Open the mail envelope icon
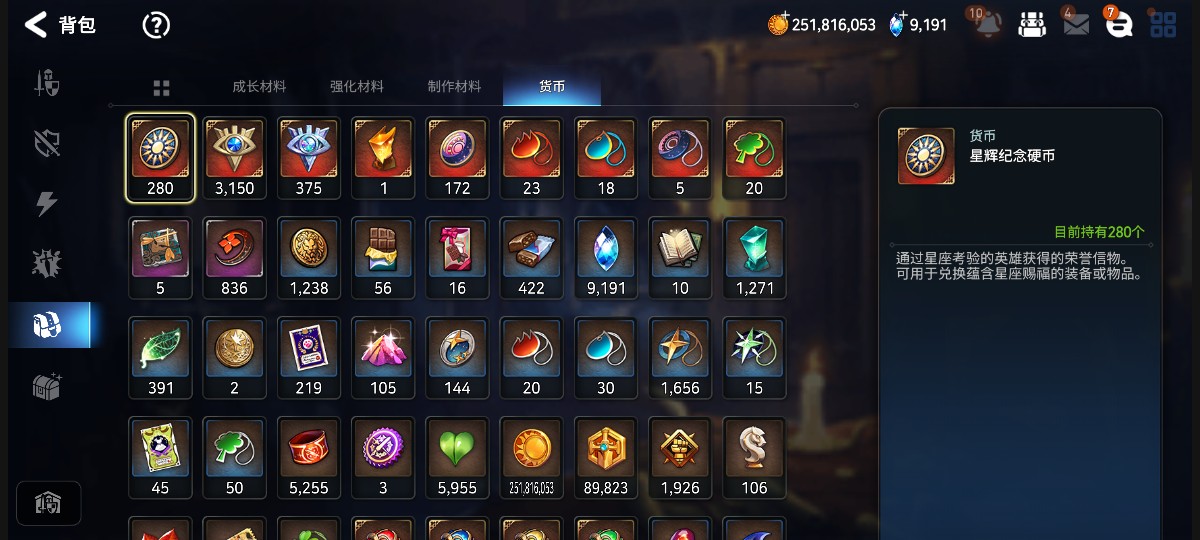The height and width of the screenshot is (540, 1200). point(1076,25)
